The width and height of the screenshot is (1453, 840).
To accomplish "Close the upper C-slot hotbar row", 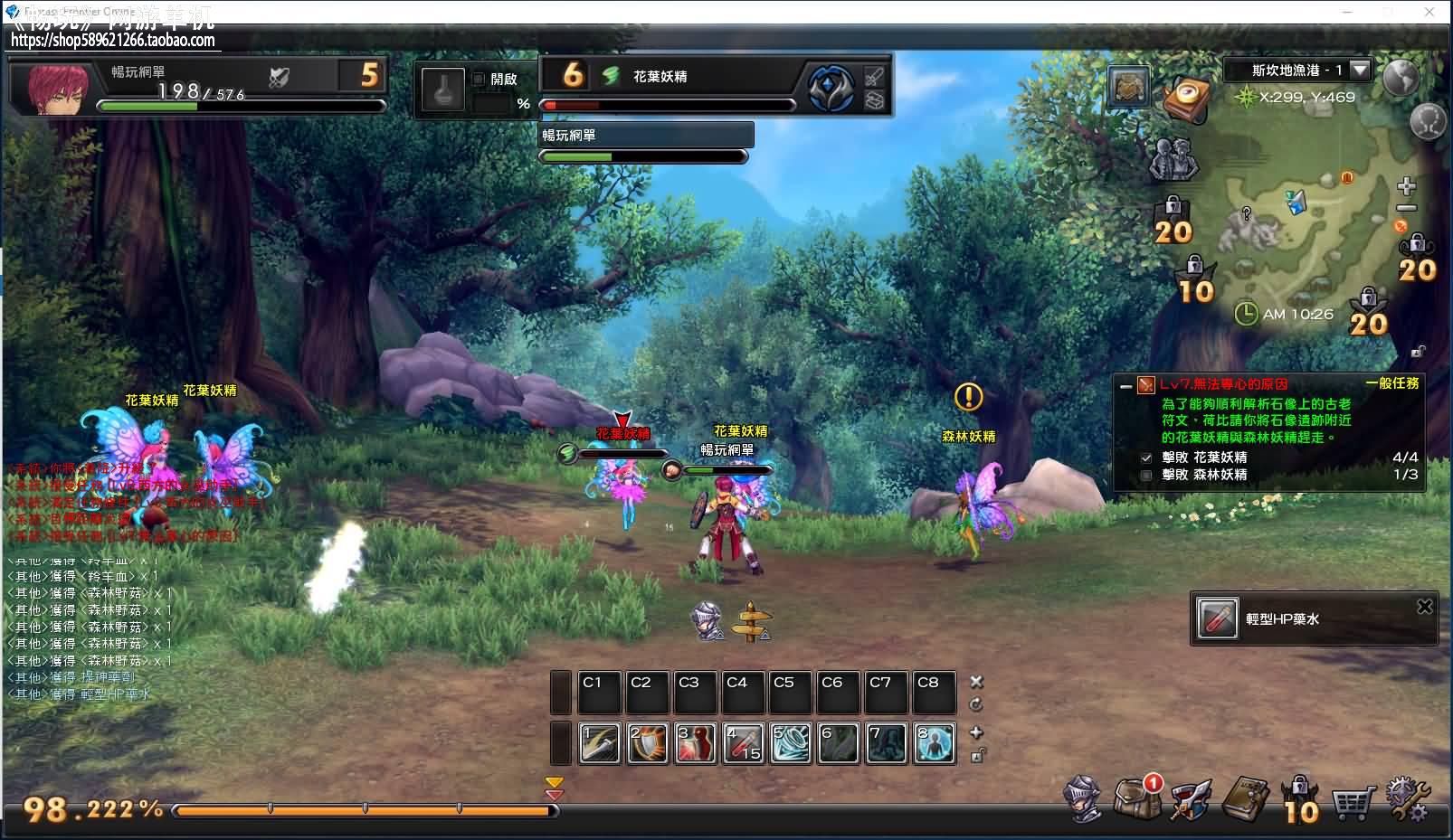I will (976, 682).
